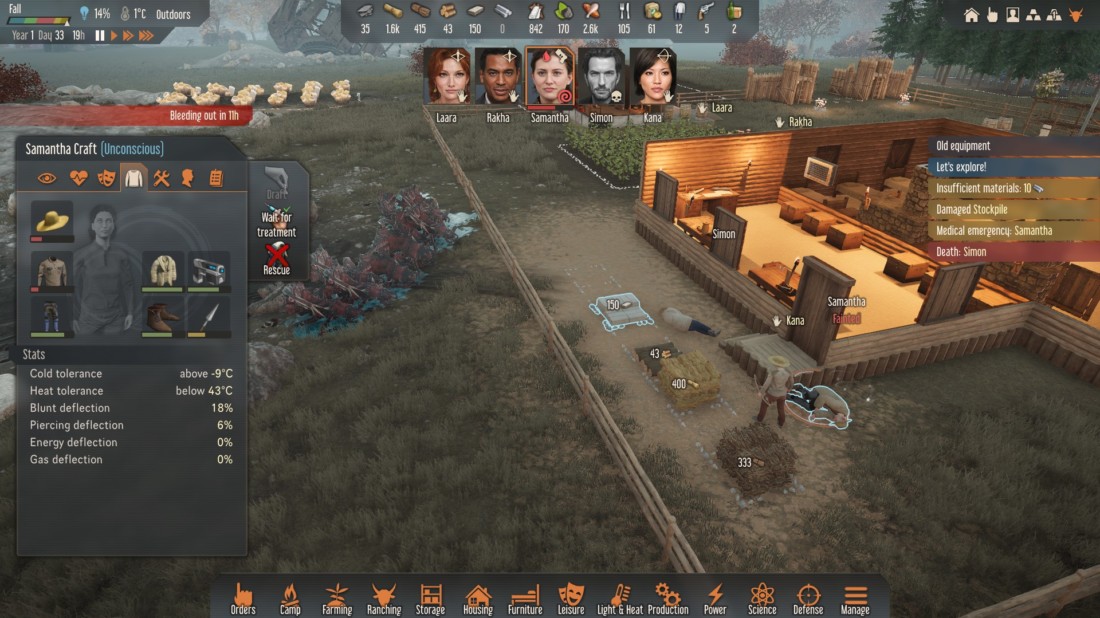Click the house icon in top-right
1100x618 pixels.
pos(971,15)
